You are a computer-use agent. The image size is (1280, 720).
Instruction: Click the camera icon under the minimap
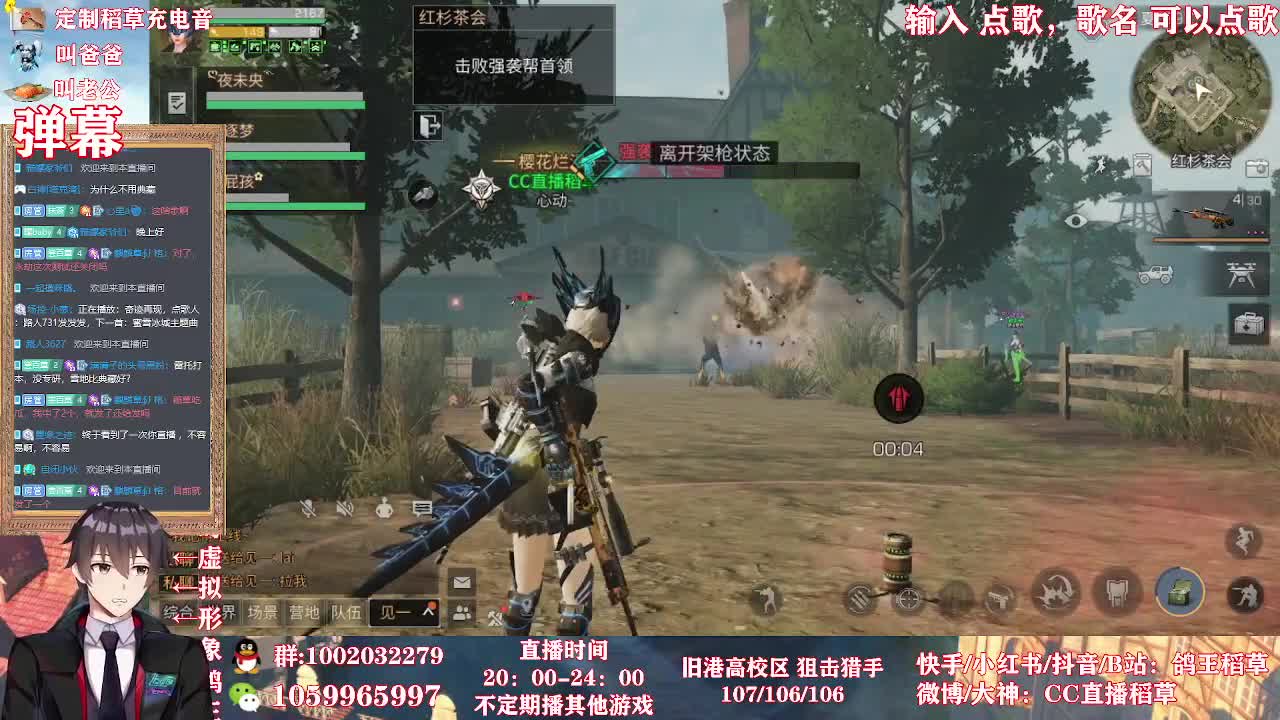1256,166
